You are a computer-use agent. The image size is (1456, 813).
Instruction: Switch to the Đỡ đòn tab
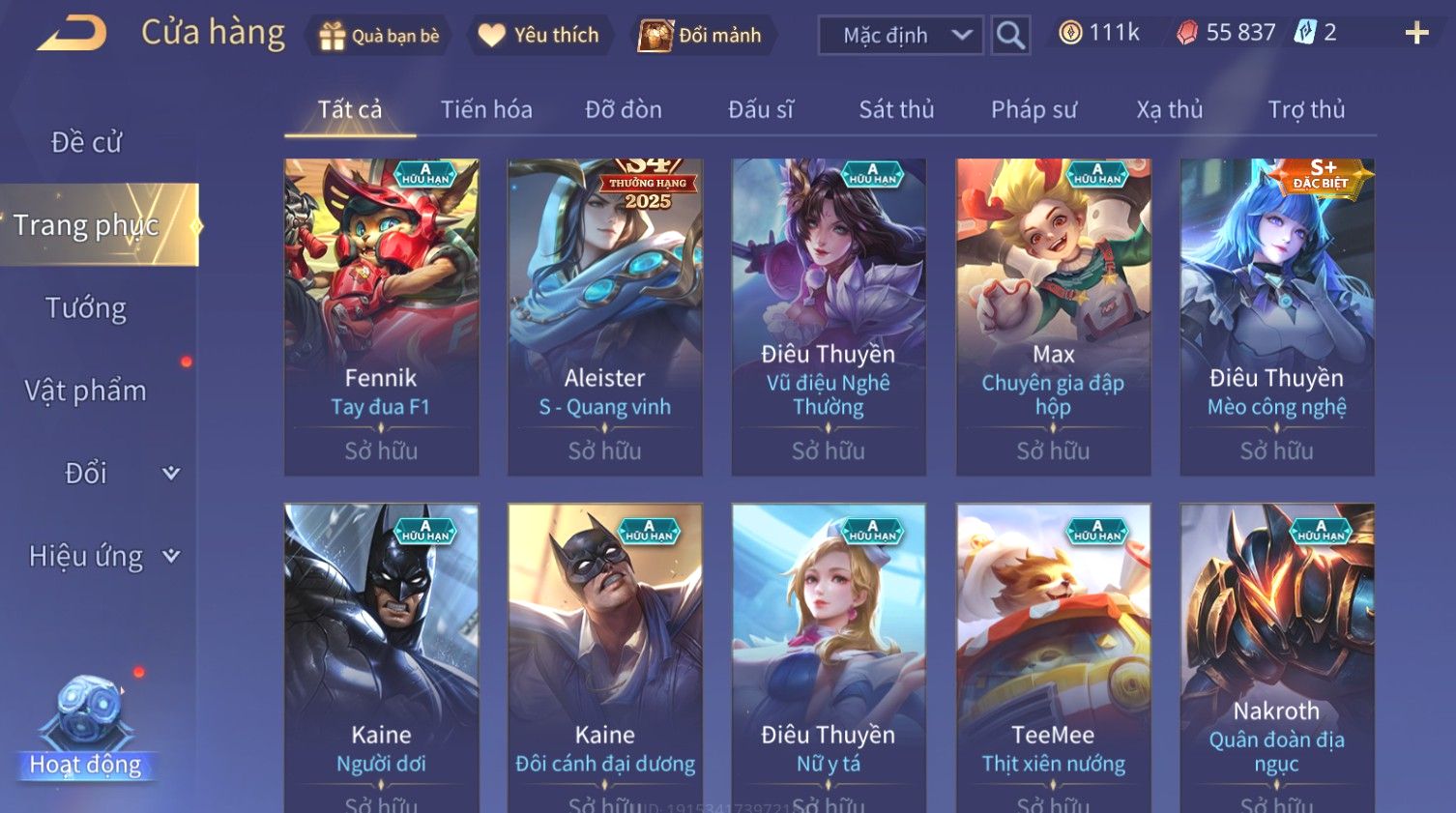tap(624, 109)
